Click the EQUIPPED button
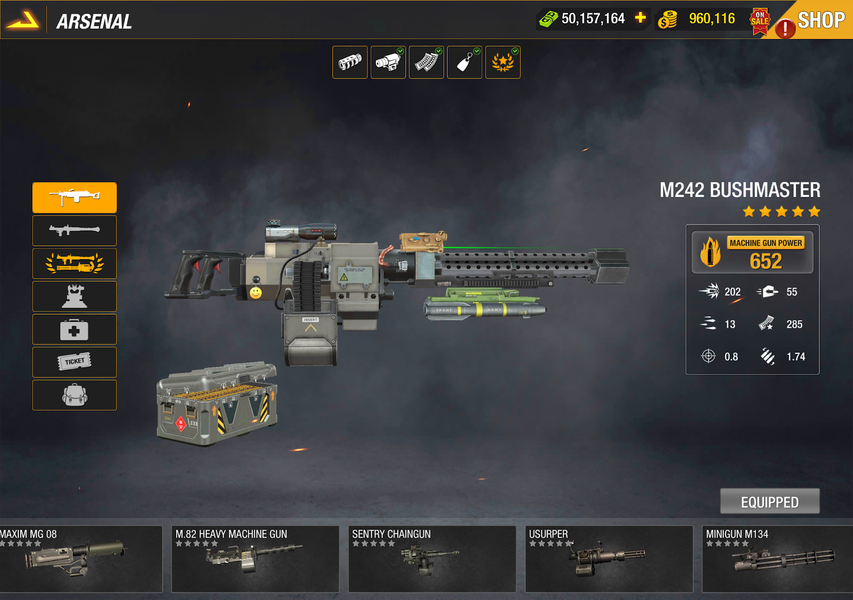This screenshot has width=853, height=600. click(x=769, y=502)
